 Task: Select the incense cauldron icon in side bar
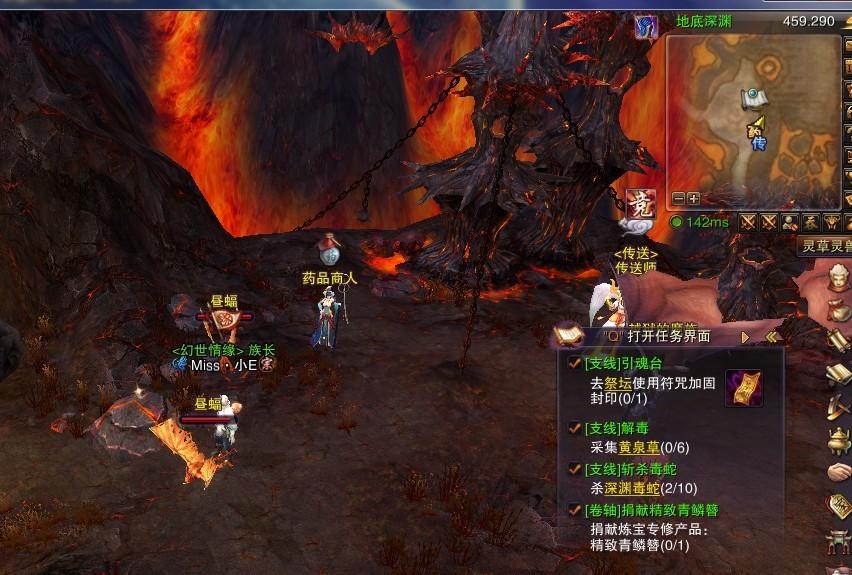click(x=838, y=438)
